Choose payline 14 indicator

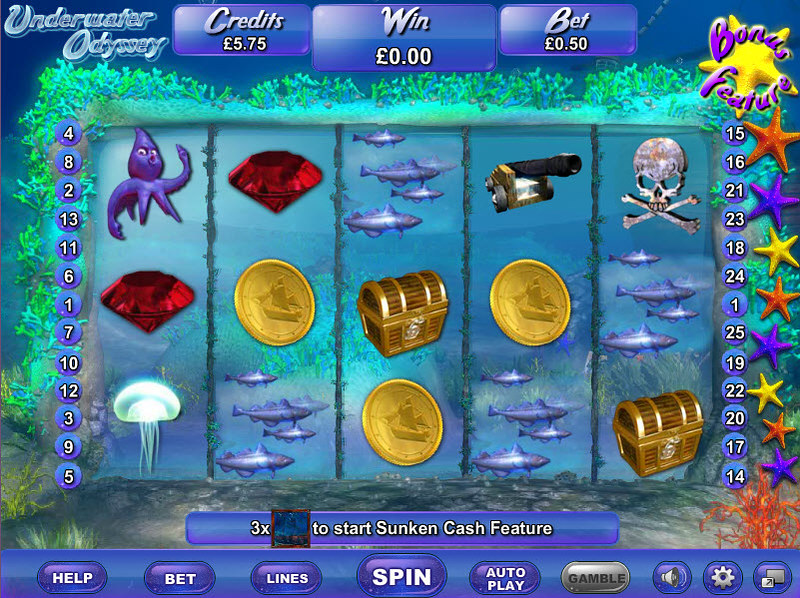(x=735, y=476)
